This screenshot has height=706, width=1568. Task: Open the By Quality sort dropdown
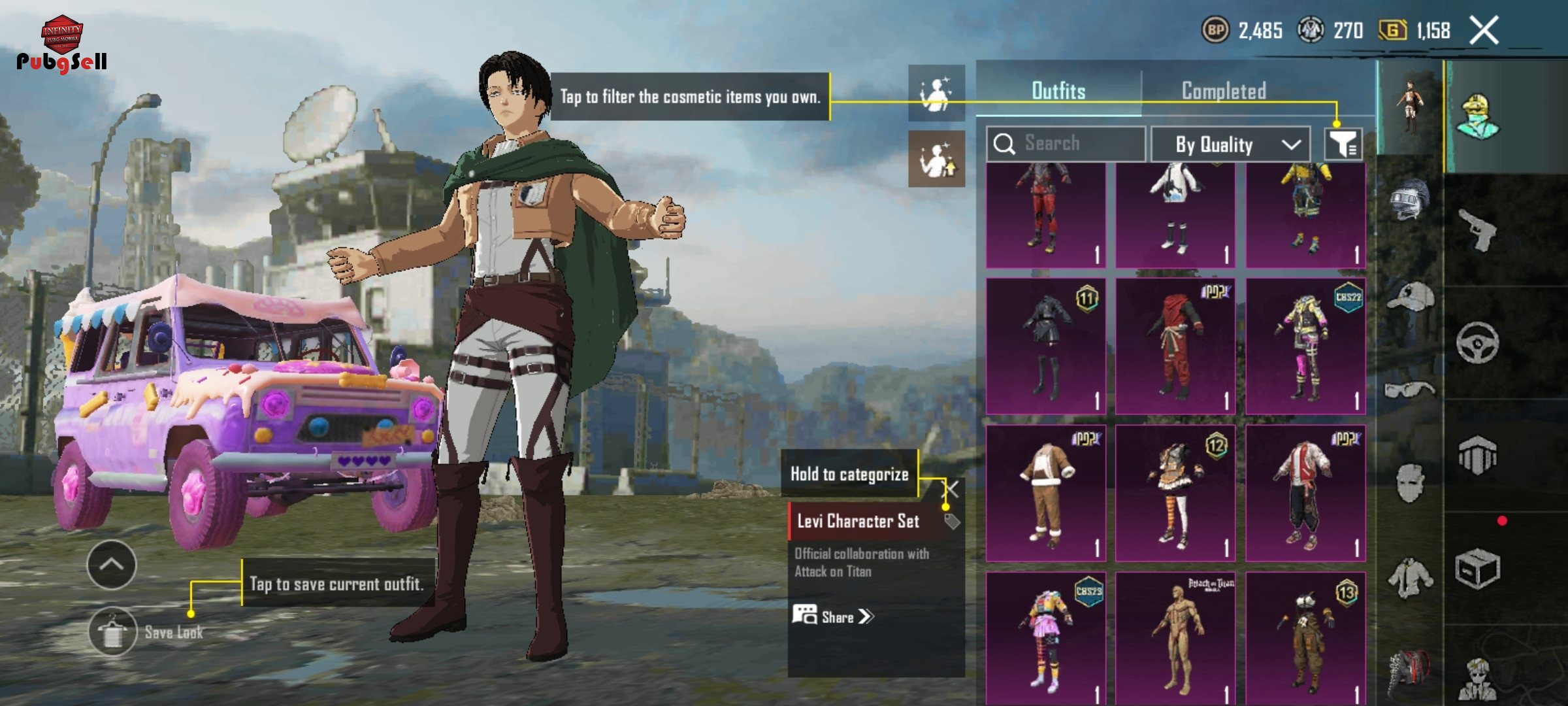coord(1231,144)
